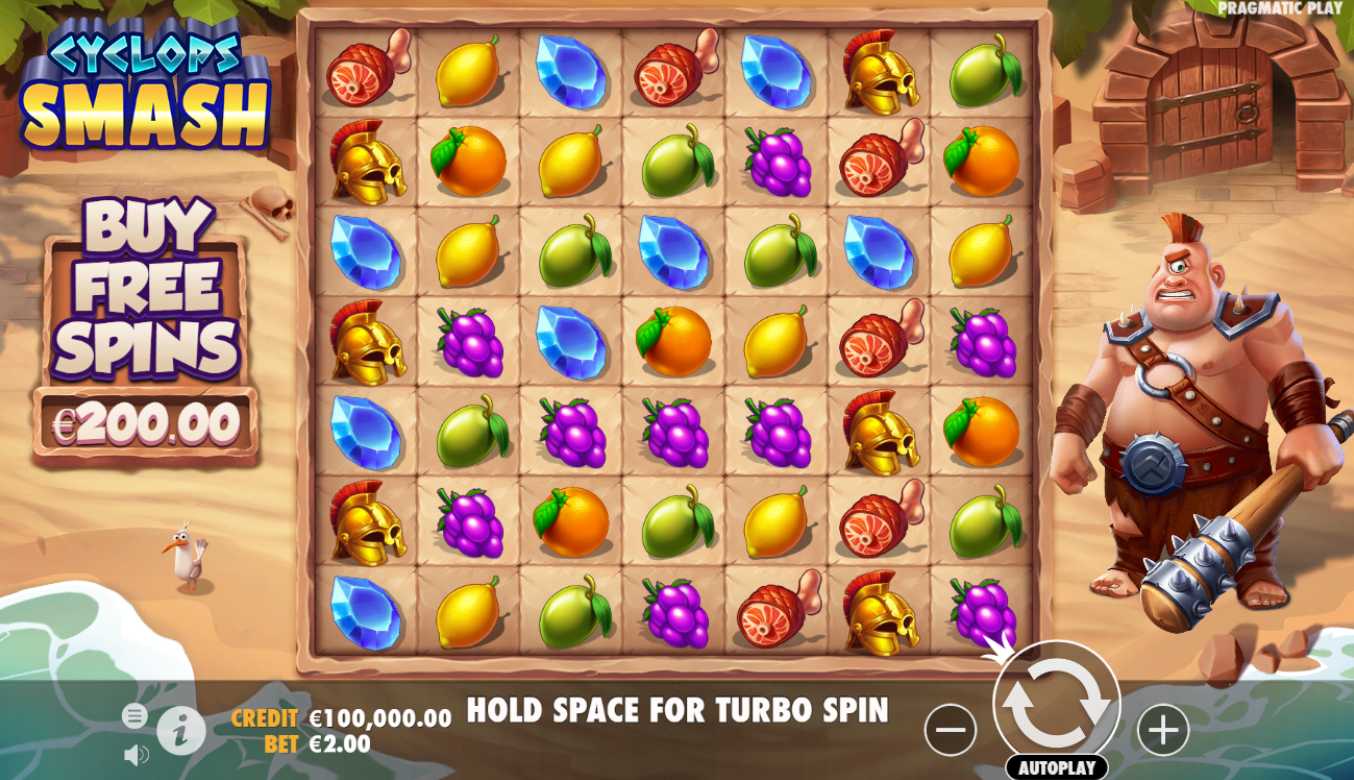The image size is (1354, 780).
Task: Toggle the sound speaker icon
Action: pyautogui.click(x=135, y=755)
